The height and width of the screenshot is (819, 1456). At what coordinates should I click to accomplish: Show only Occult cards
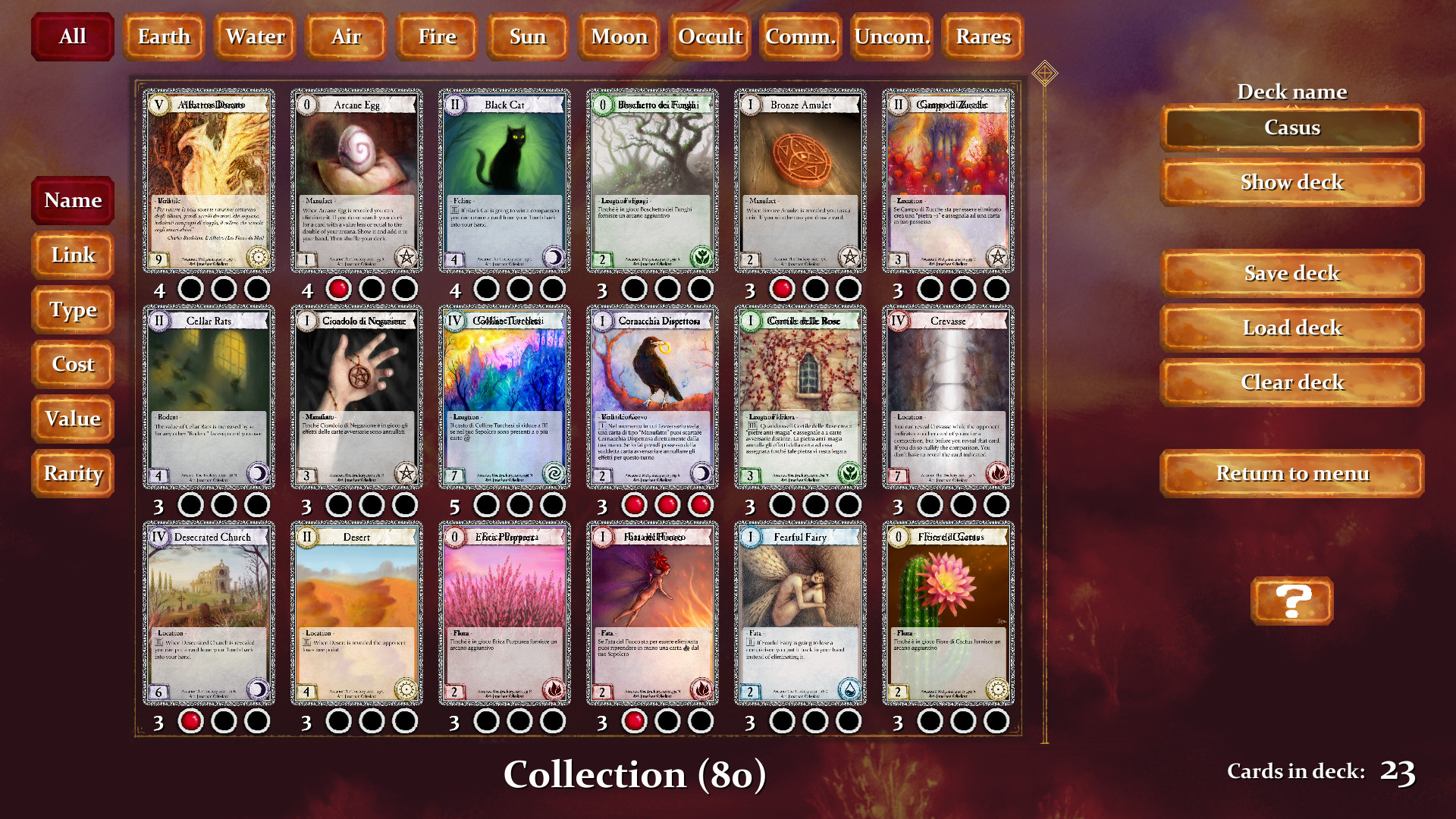pyautogui.click(x=710, y=36)
